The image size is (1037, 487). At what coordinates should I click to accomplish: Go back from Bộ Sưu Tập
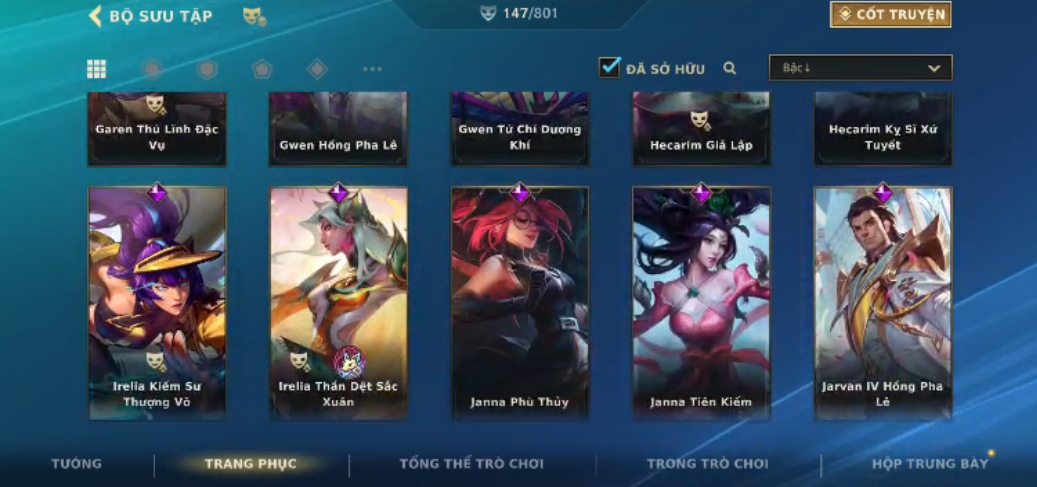pyautogui.click(x=96, y=16)
